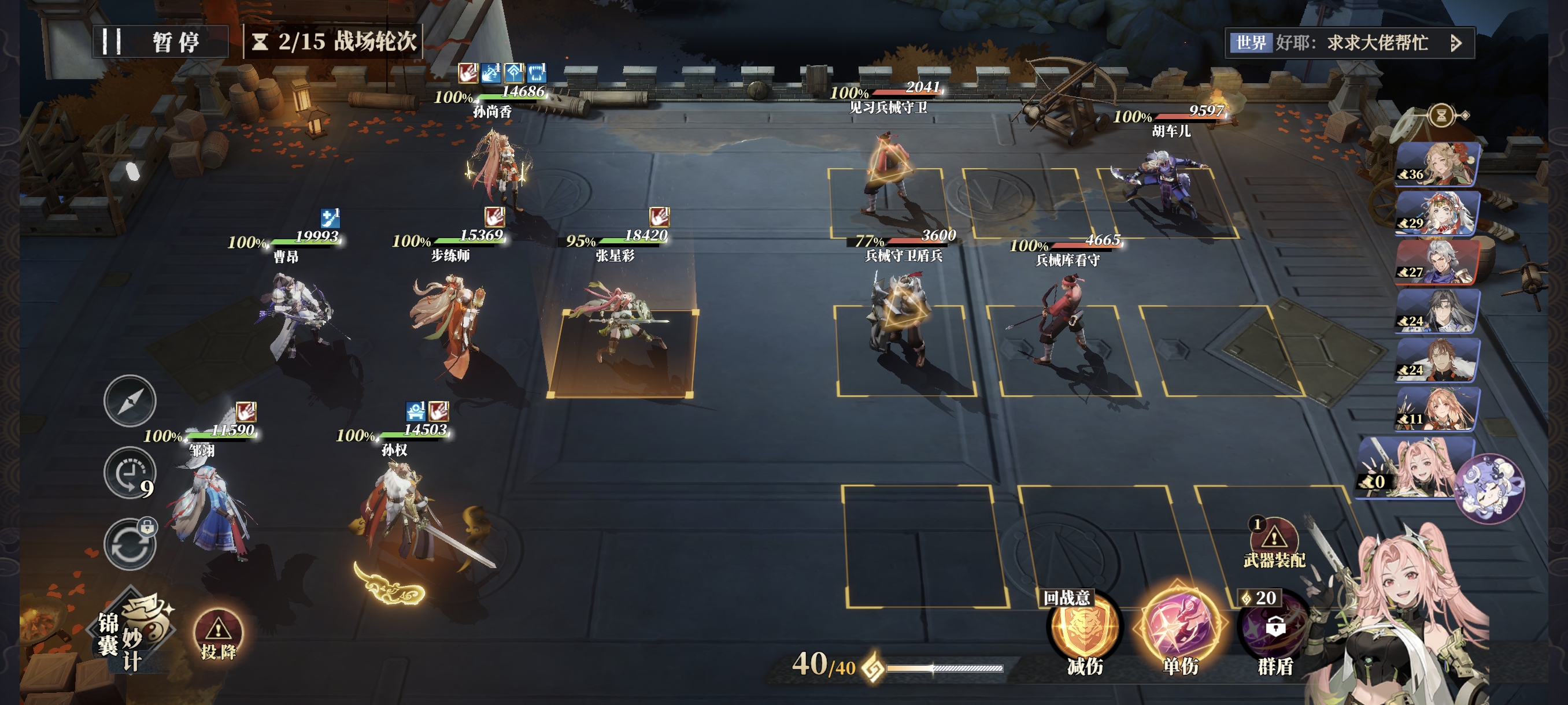Select the turn-order portrait with speed 11
1568x705 pixels.
pos(1437,409)
